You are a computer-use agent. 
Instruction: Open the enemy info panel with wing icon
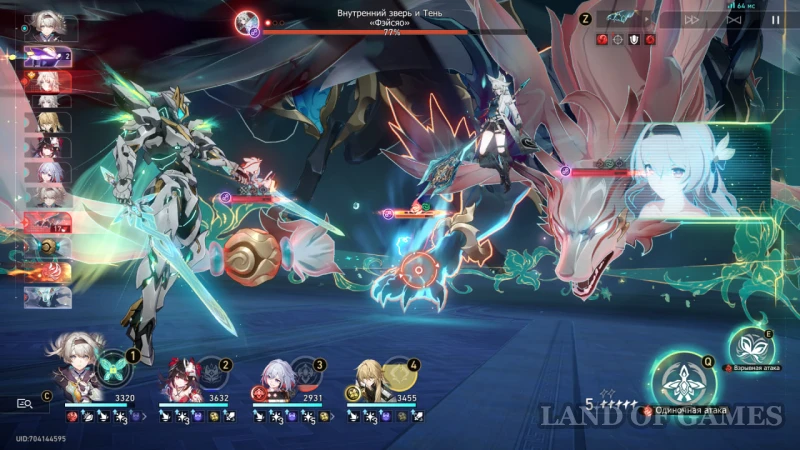click(x=625, y=19)
